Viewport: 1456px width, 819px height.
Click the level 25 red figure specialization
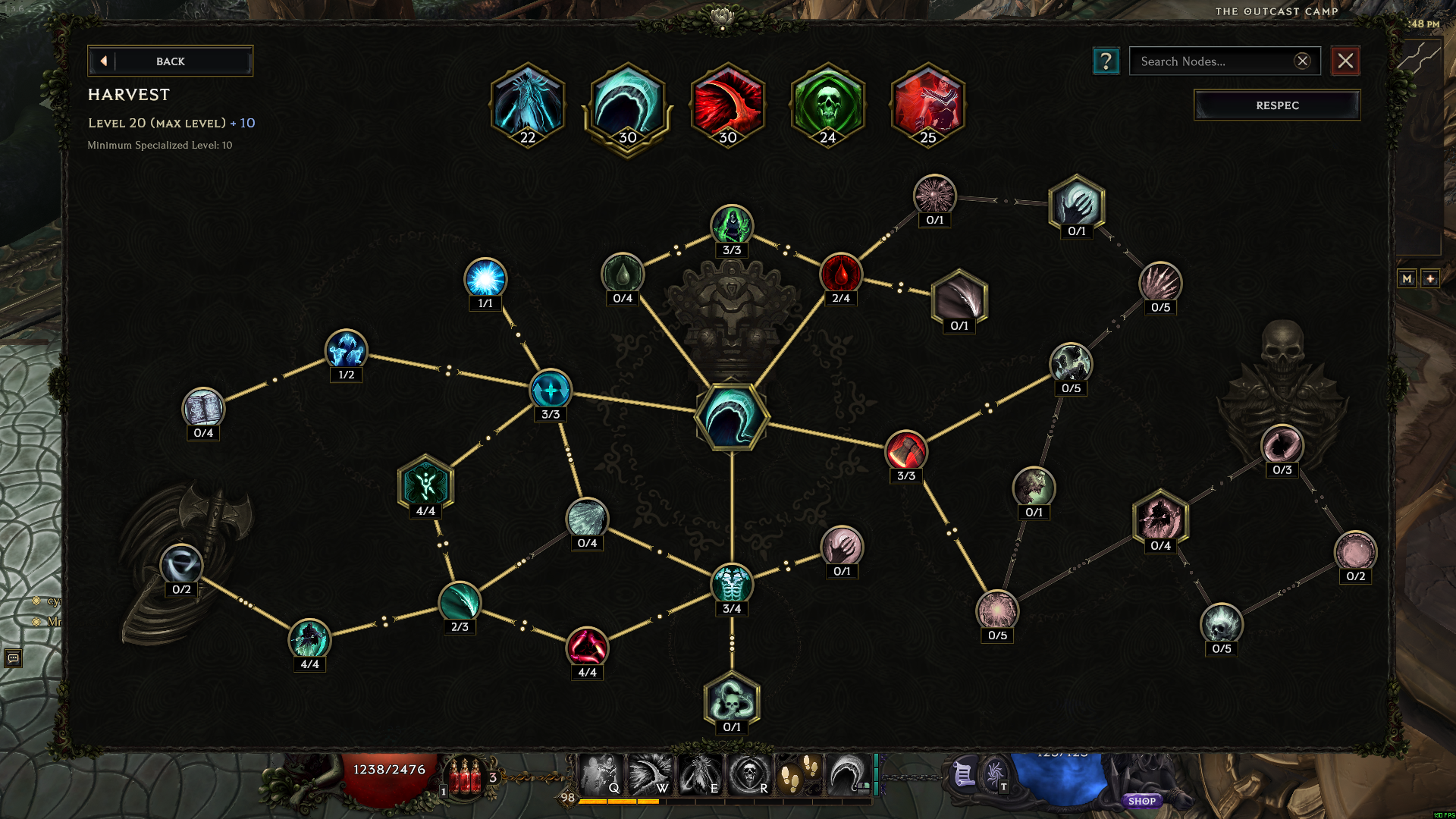pyautogui.click(x=928, y=106)
